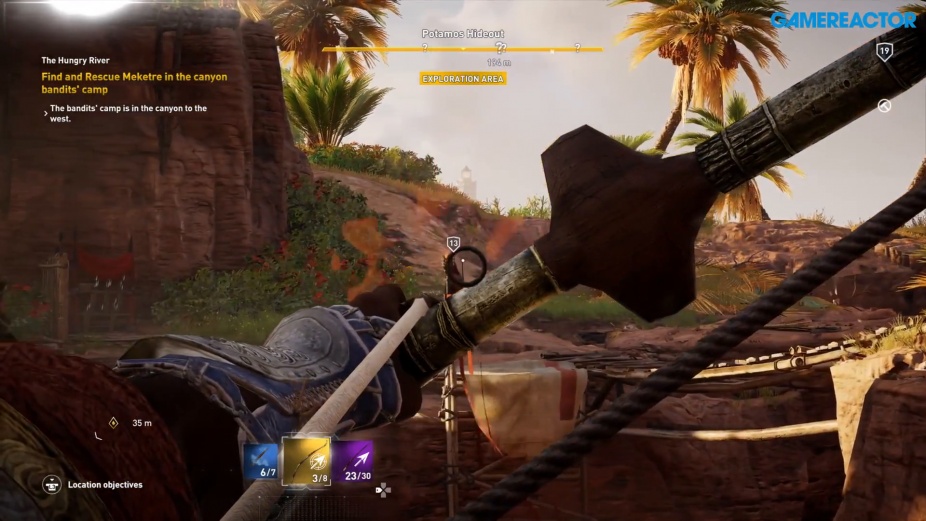Image resolution: width=926 pixels, height=521 pixels.
Task: Click the Potamos Hideout compass bar
Action: point(462,48)
